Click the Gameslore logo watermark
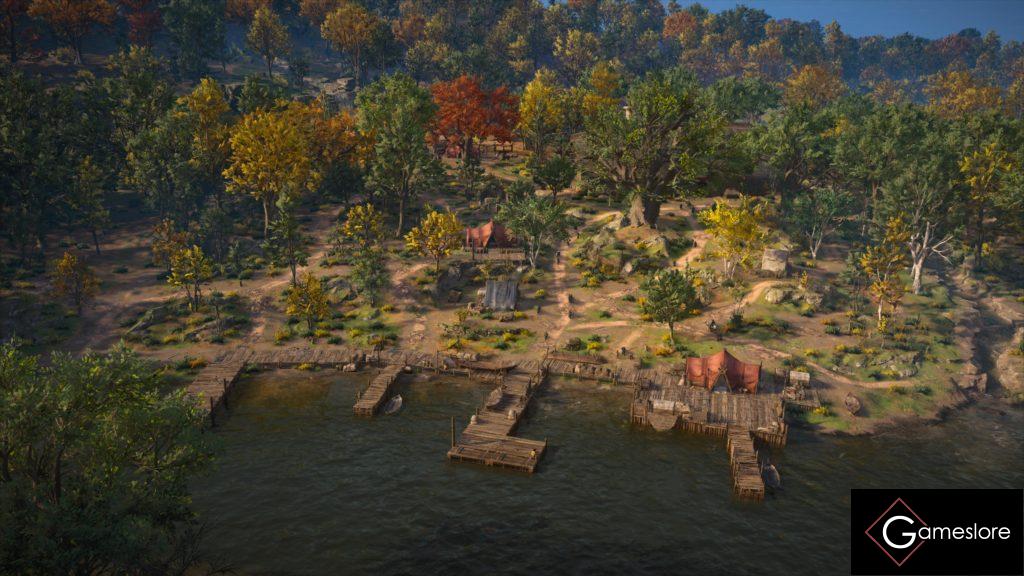The image size is (1024, 576). 936,532
